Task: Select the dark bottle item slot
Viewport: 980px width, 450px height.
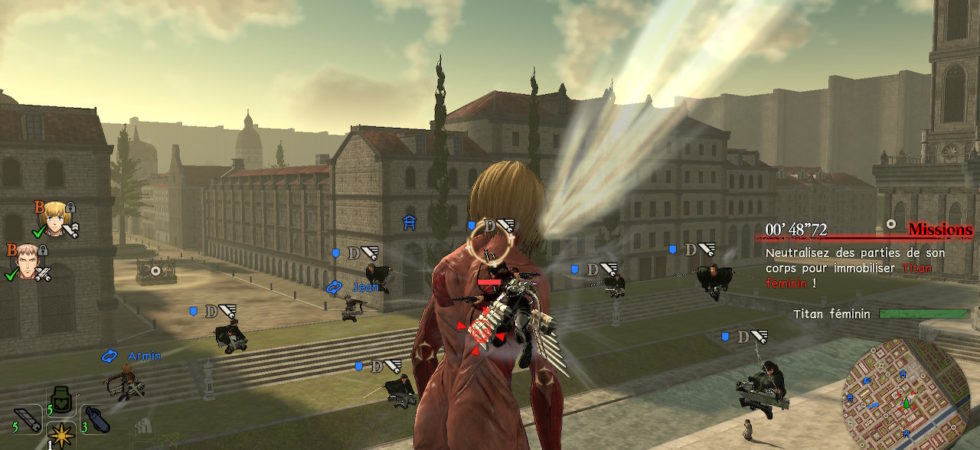Action: coord(95,420)
